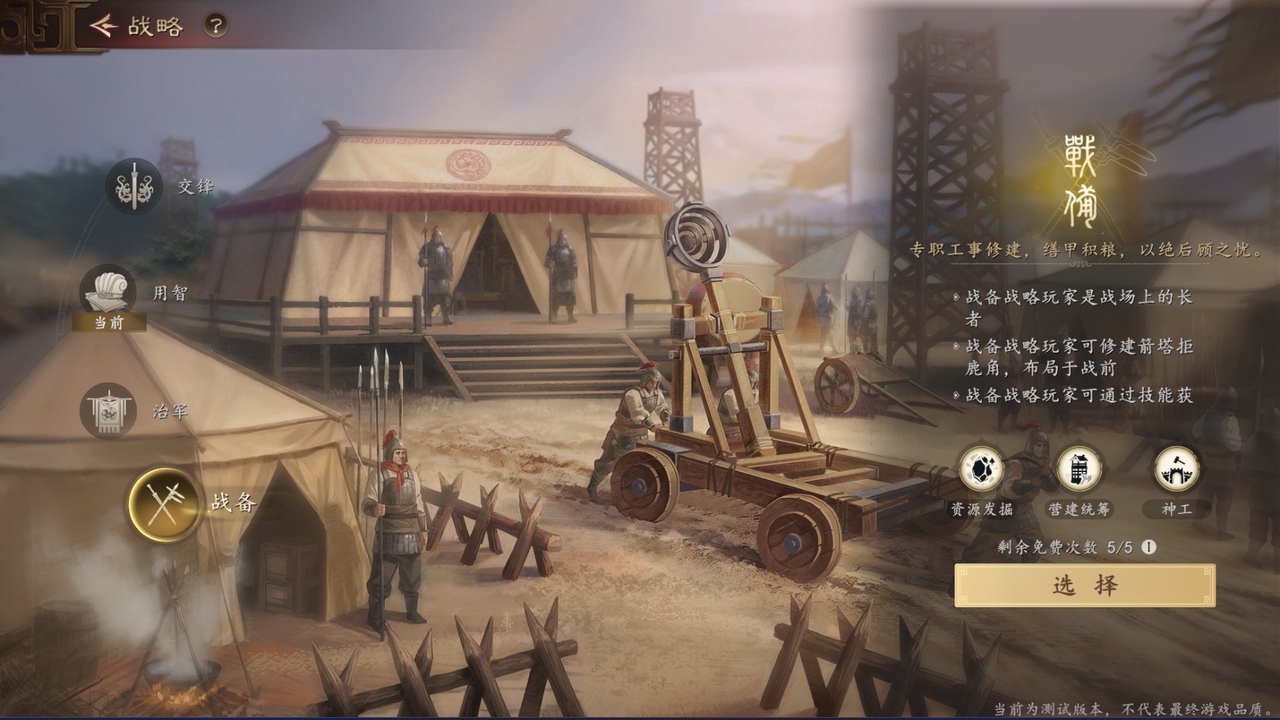Go back from the 战略 screen
The height and width of the screenshot is (720, 1280).
tap(103, 26)
